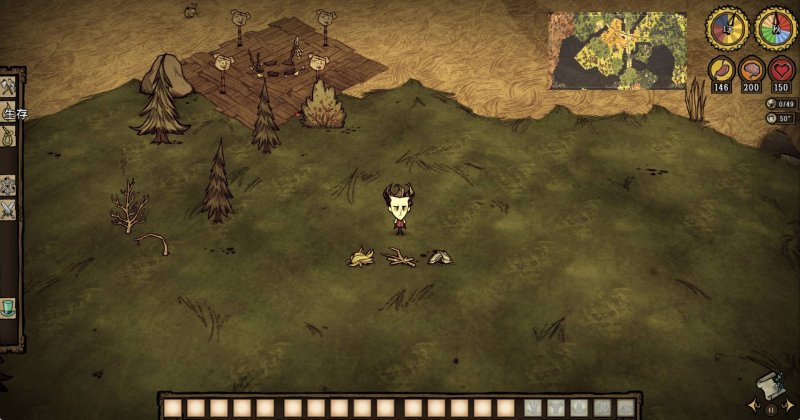800x420 pixels.
Task: Select the crossed swords Fight tab
Action: 8,210
